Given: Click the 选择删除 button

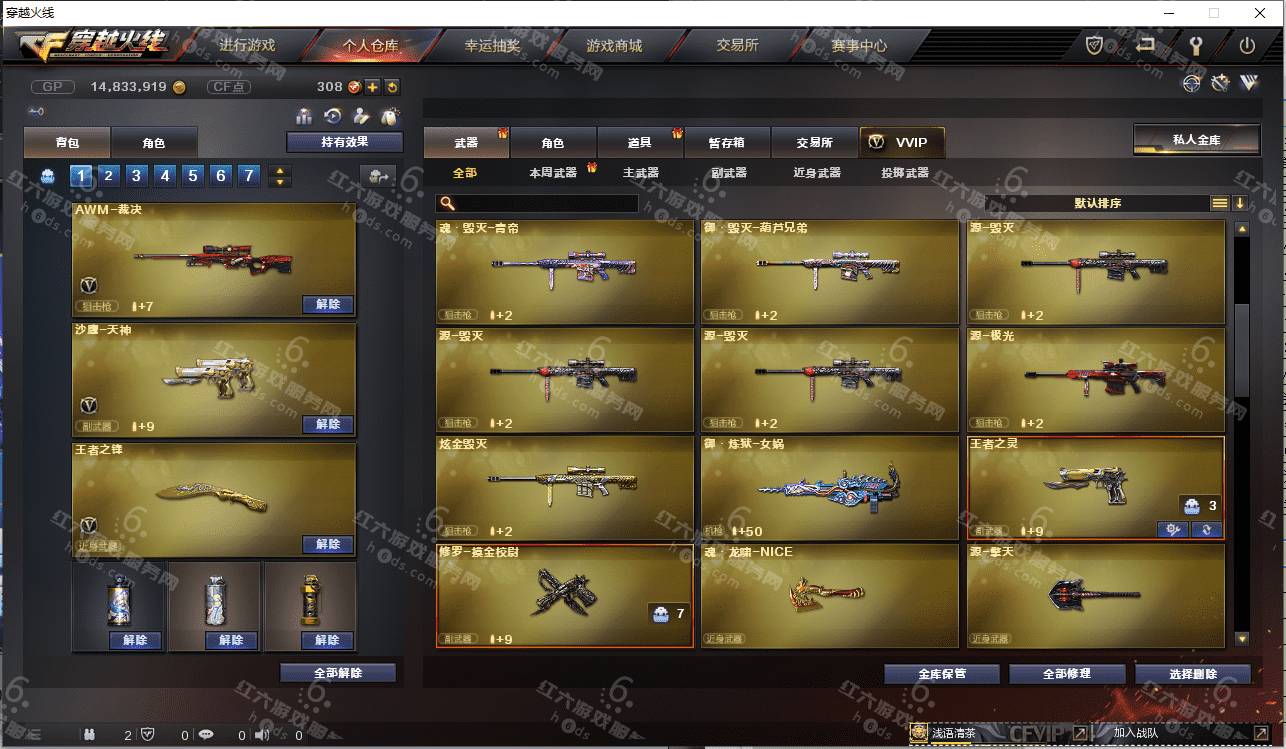Looking at the screenshot, I should tap(1192, 674).
